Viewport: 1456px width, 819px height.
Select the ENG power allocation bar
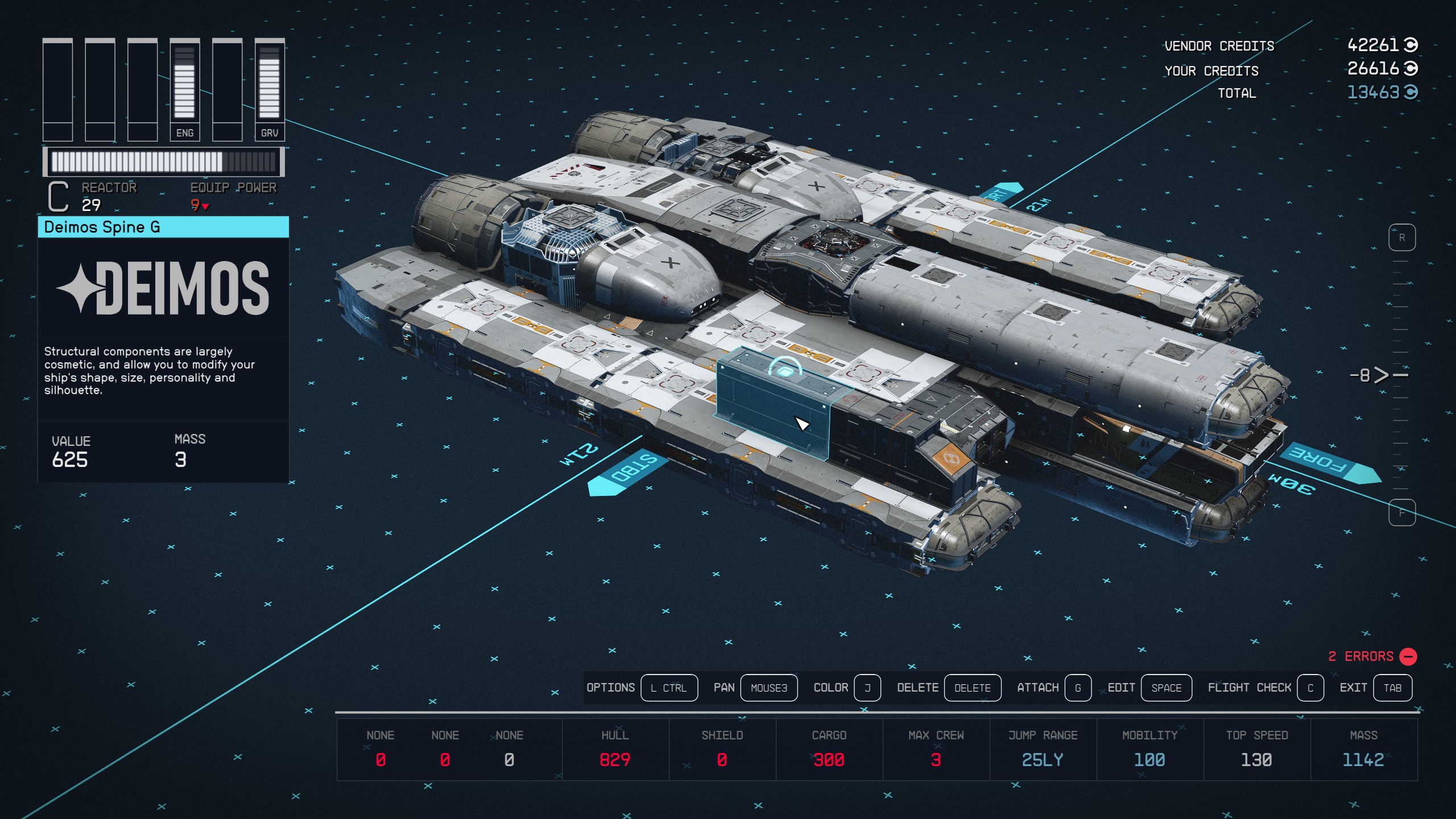[185, 89]
